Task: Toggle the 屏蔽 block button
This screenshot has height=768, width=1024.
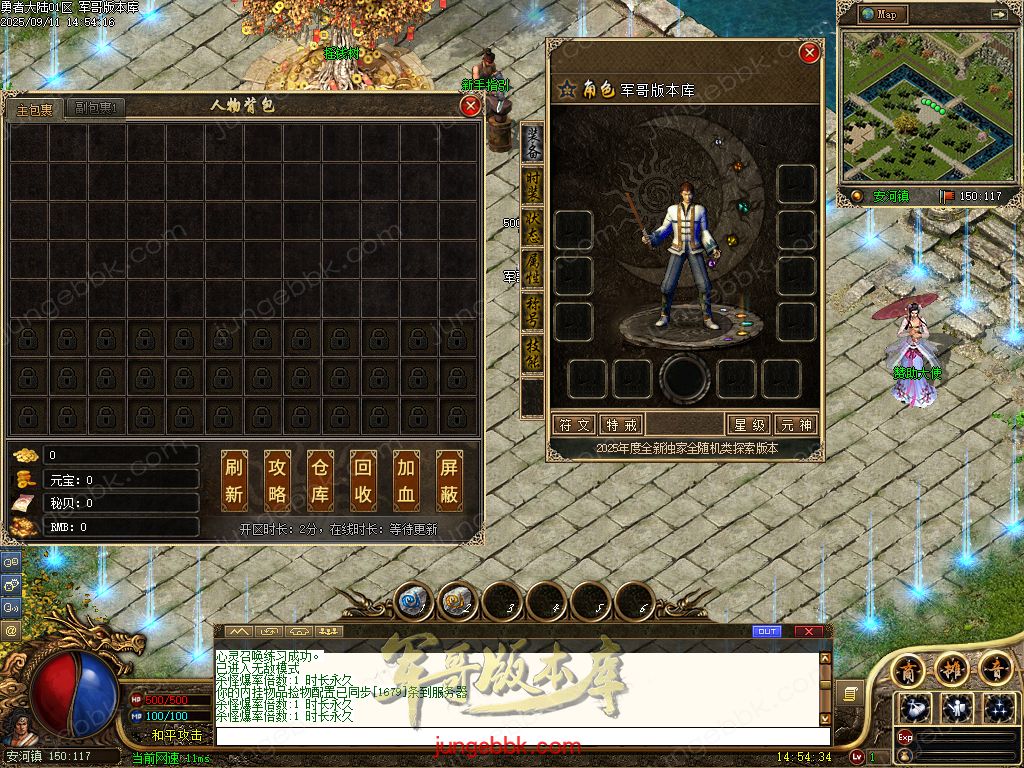Action: click(450, 480)
